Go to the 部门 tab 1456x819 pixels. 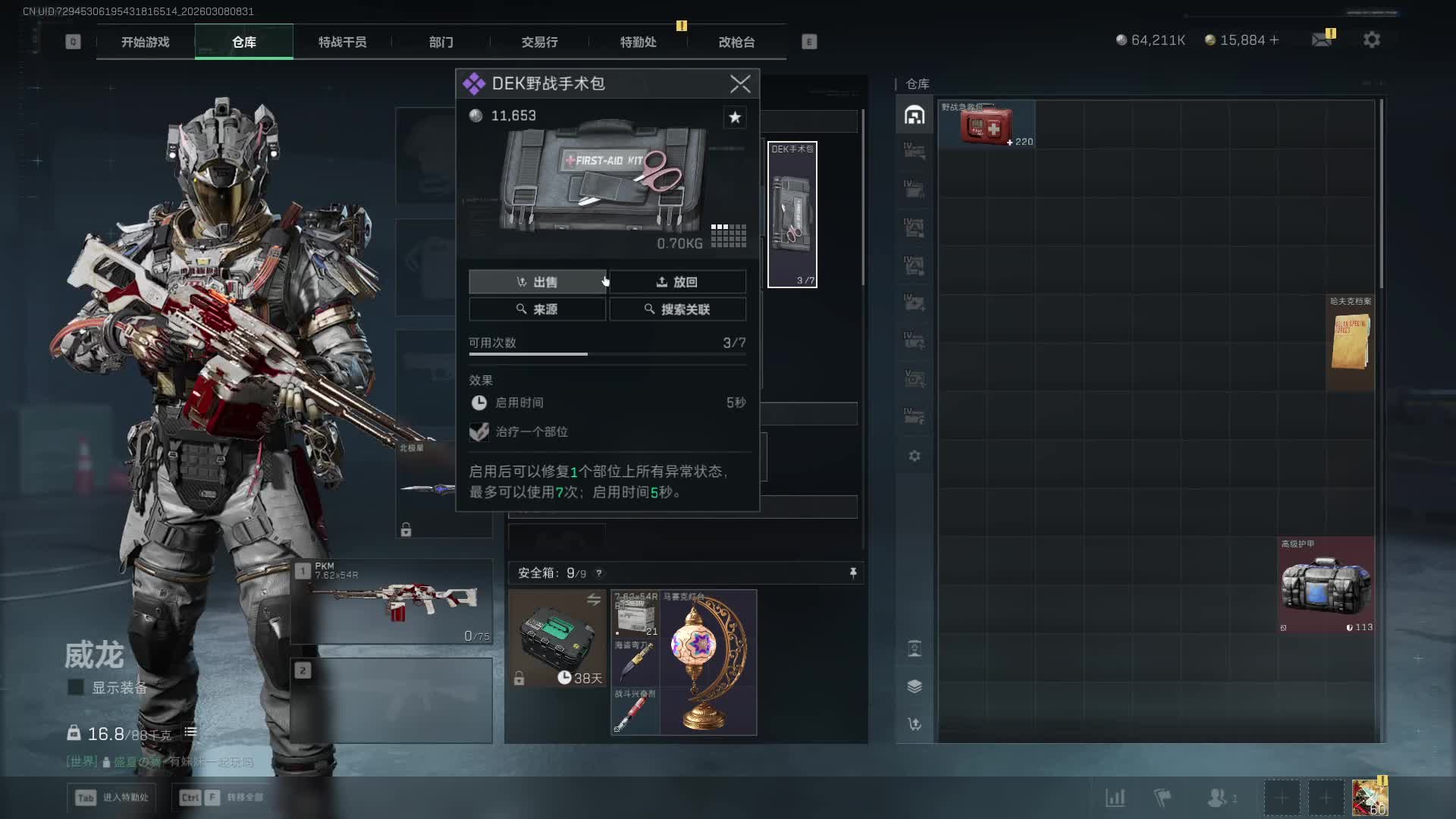coord(441,42)
